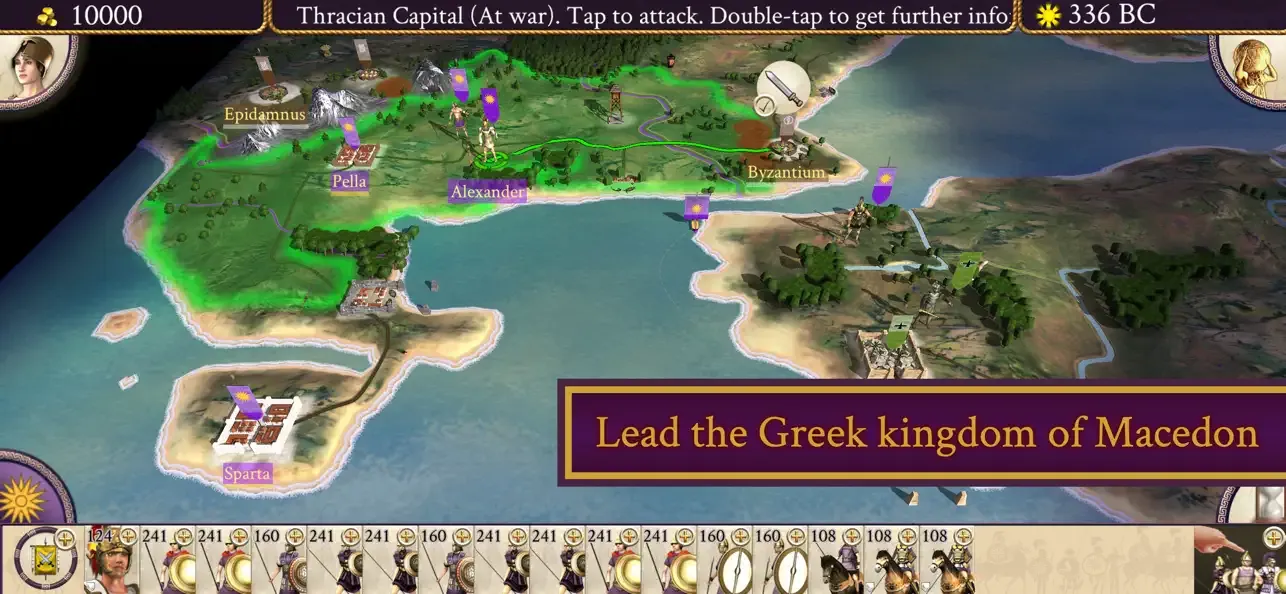Select the Pella city label
Viewport: 1286px width, 594px height.
tap(350, 181)
